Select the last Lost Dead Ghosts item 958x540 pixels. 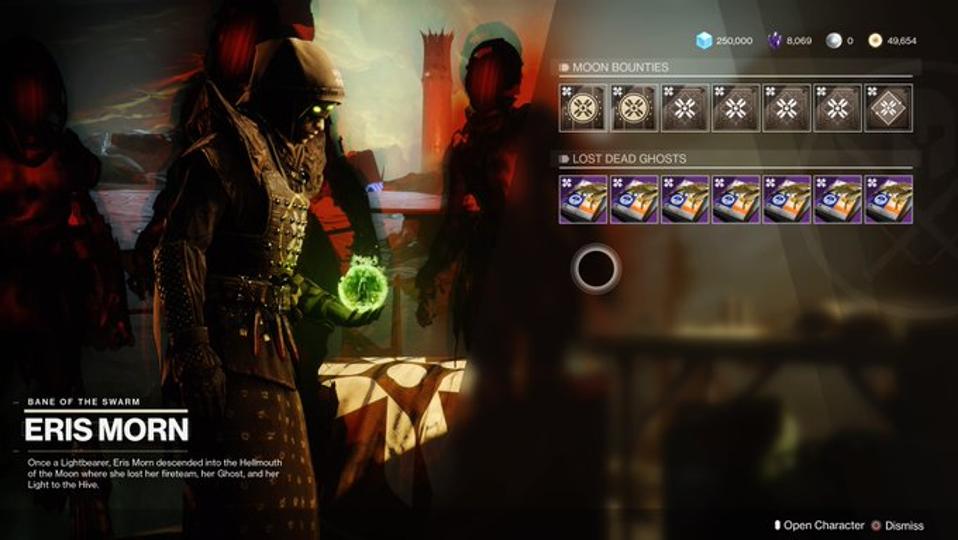[x=888, y=199]
